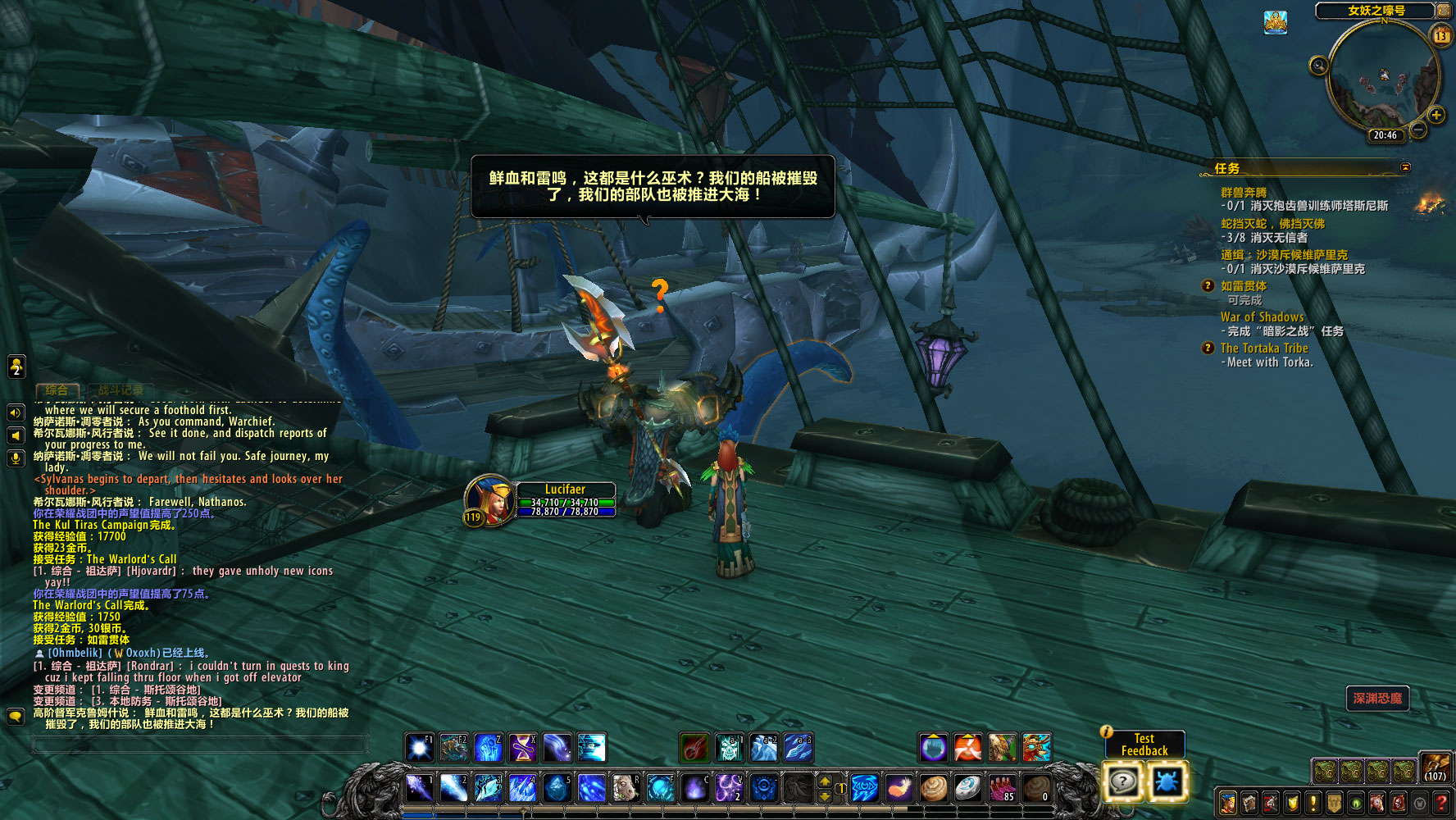Open the blue bug report button
Viewport: 1456px width, 820px height.
click(x=1166, y=781)
